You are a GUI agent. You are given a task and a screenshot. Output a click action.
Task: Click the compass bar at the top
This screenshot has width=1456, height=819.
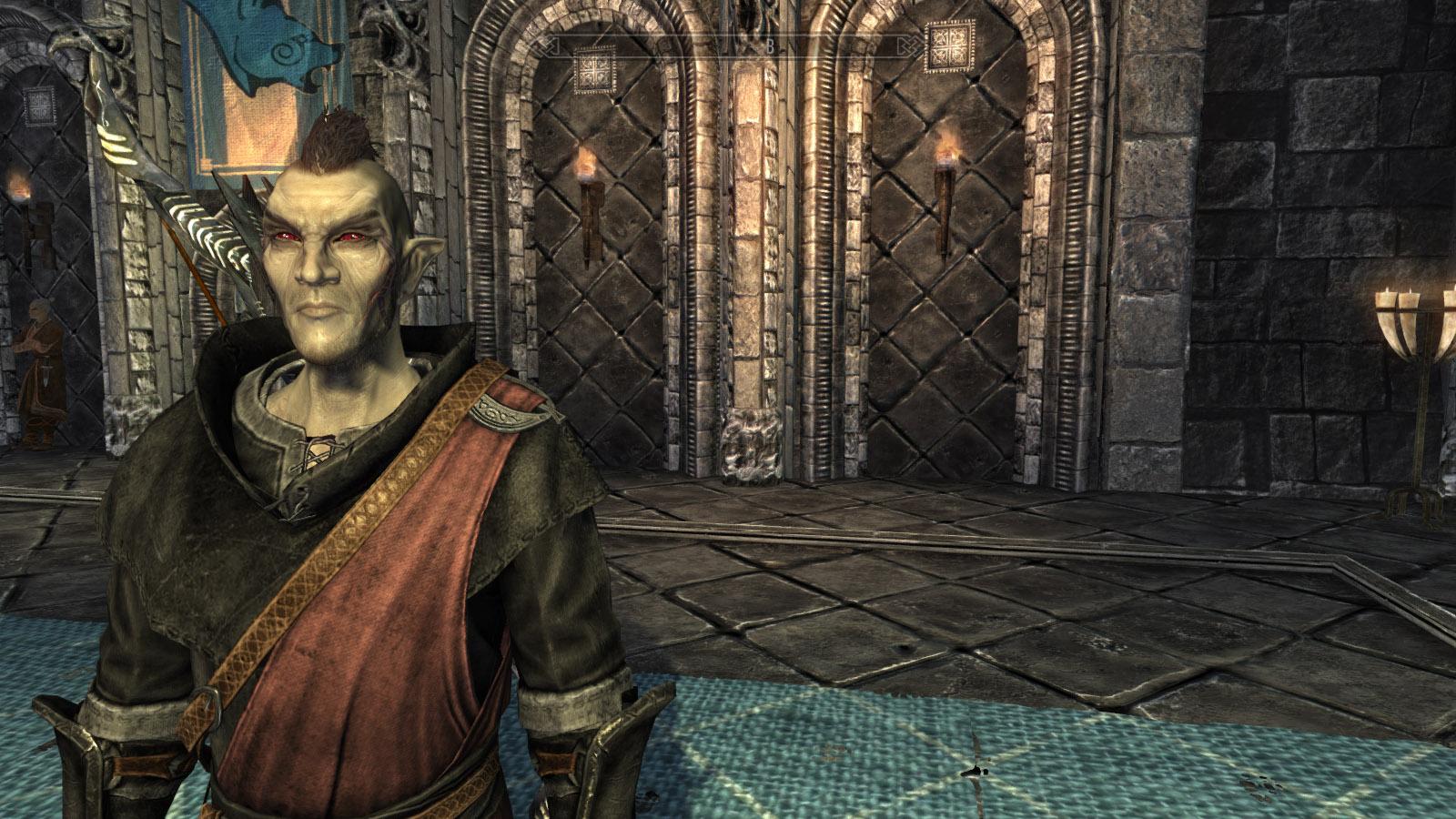click(x=728, y=45)
